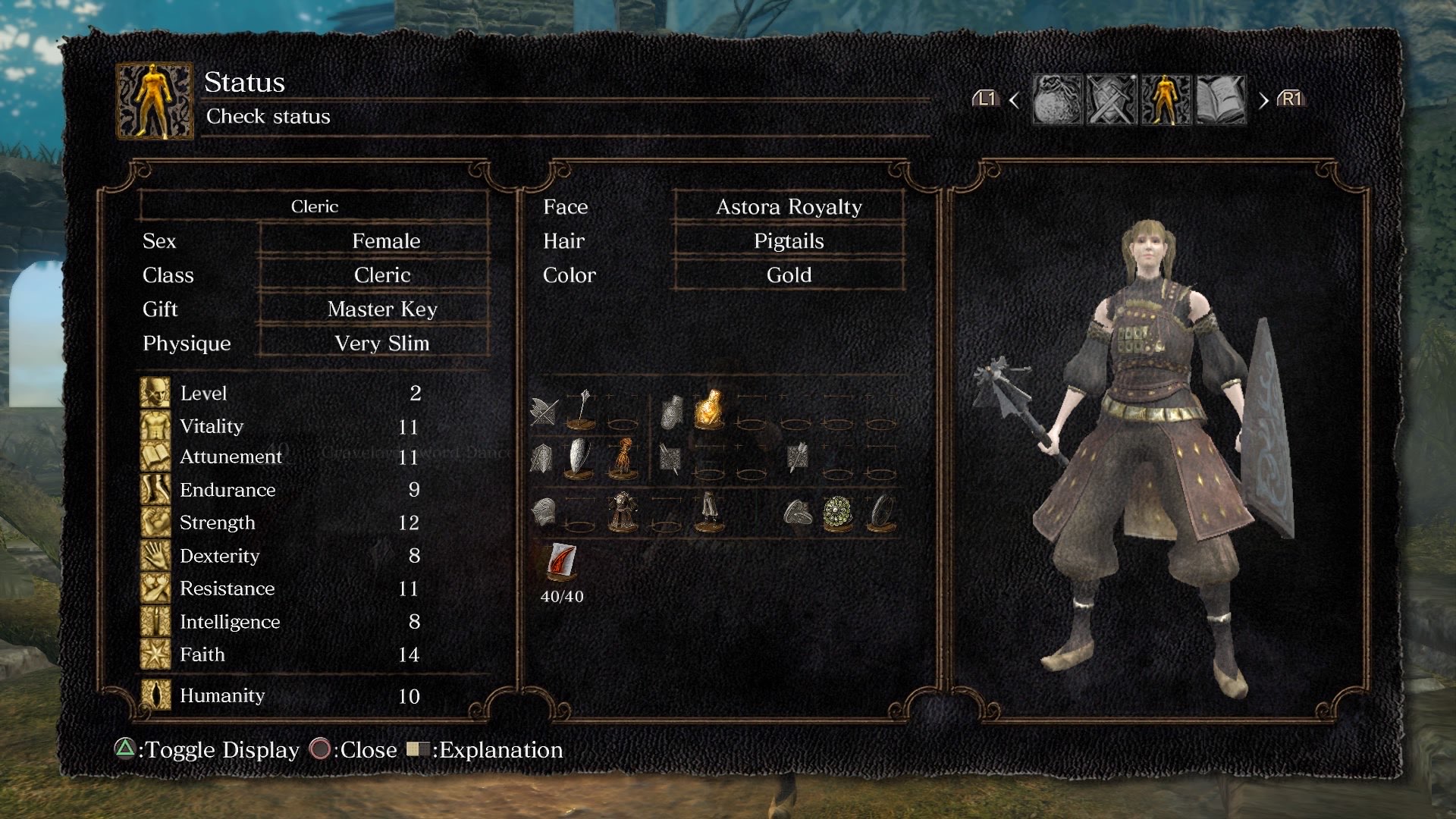Image resolution: width=1456 pixels, height=819 pixels.
Task: Click the Faith stat row
Action: (x=300, y=654)
